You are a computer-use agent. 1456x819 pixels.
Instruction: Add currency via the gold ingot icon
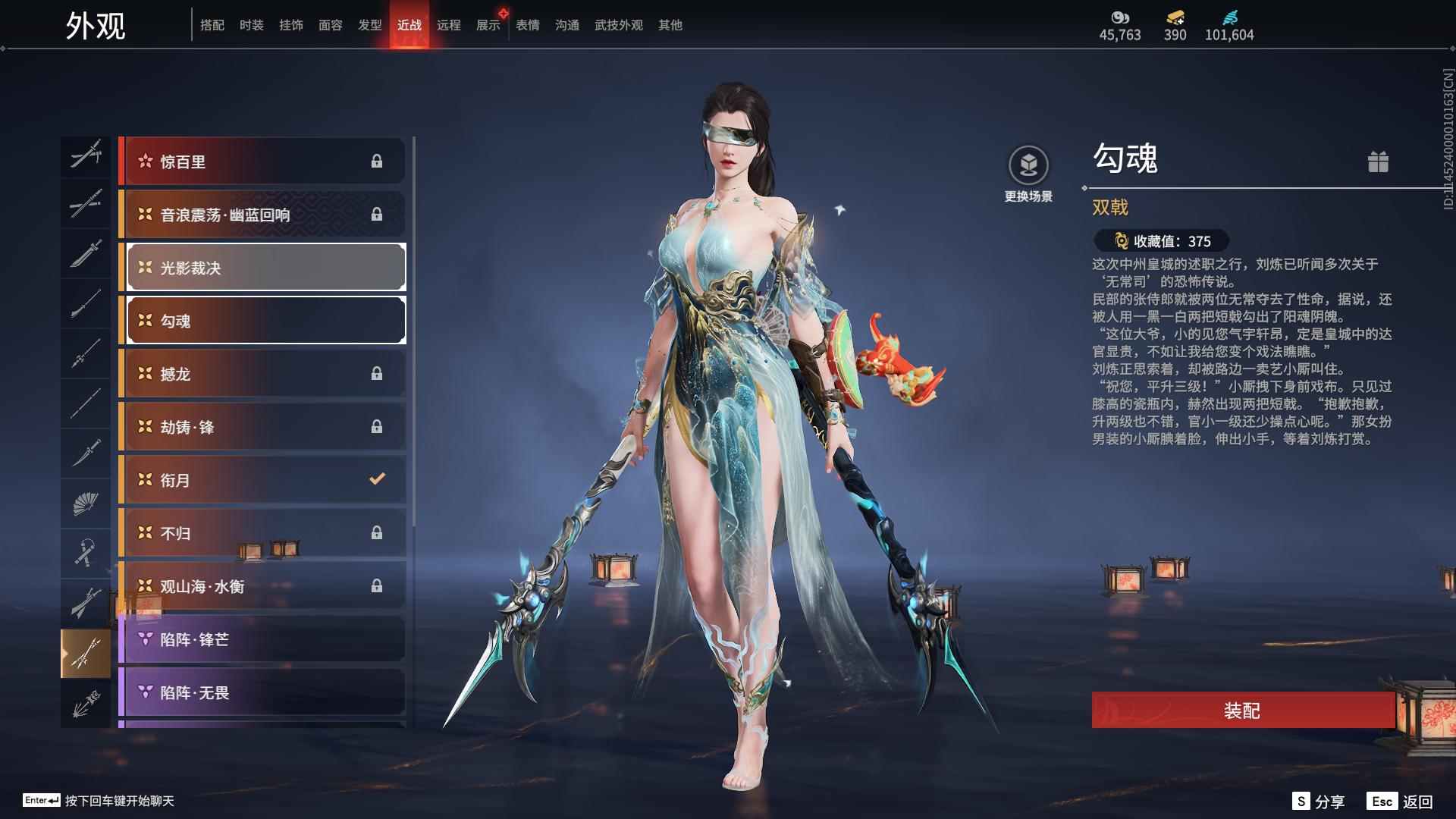coord(1175,18)
